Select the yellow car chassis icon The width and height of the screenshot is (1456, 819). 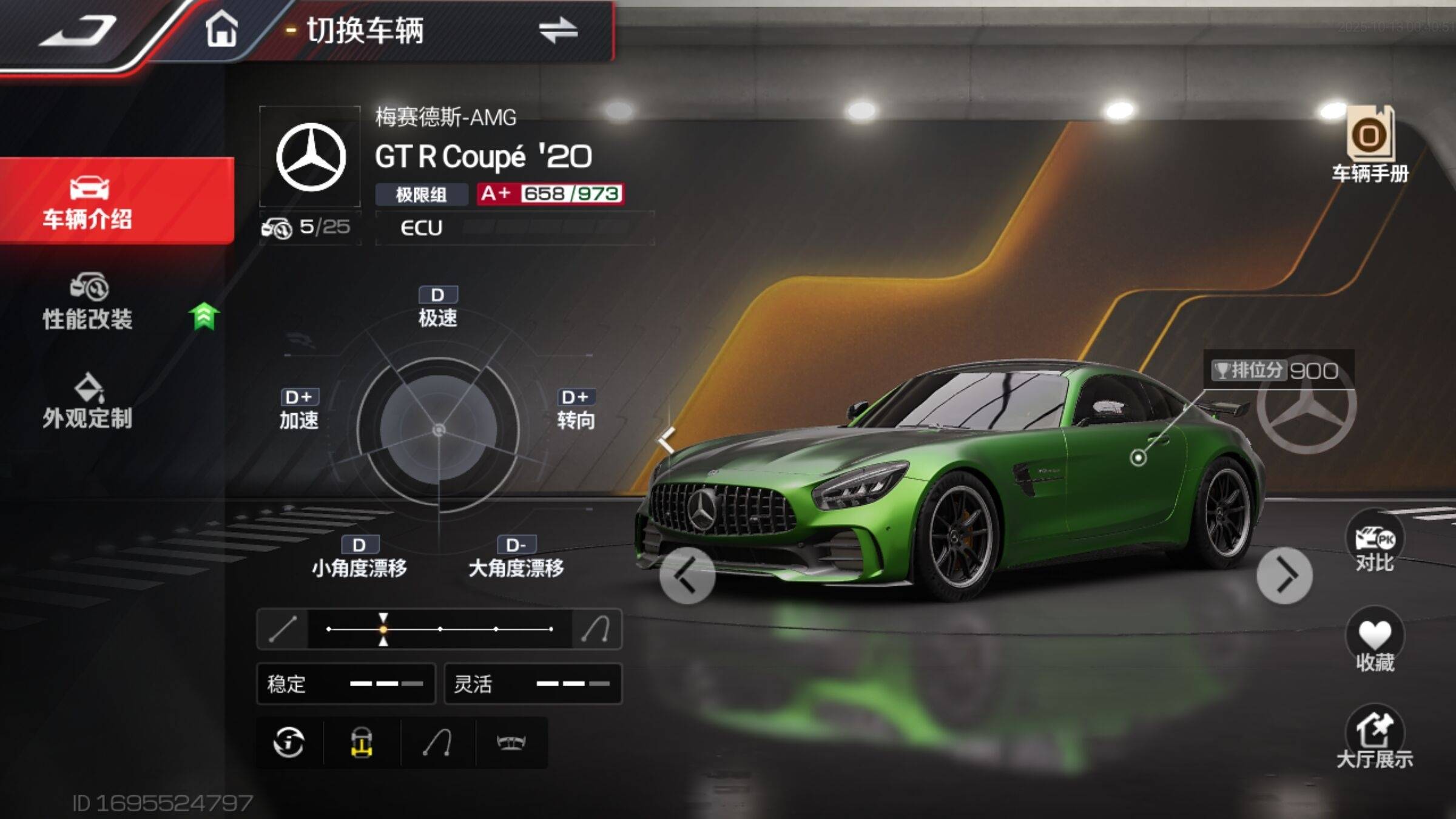point(362,743)
